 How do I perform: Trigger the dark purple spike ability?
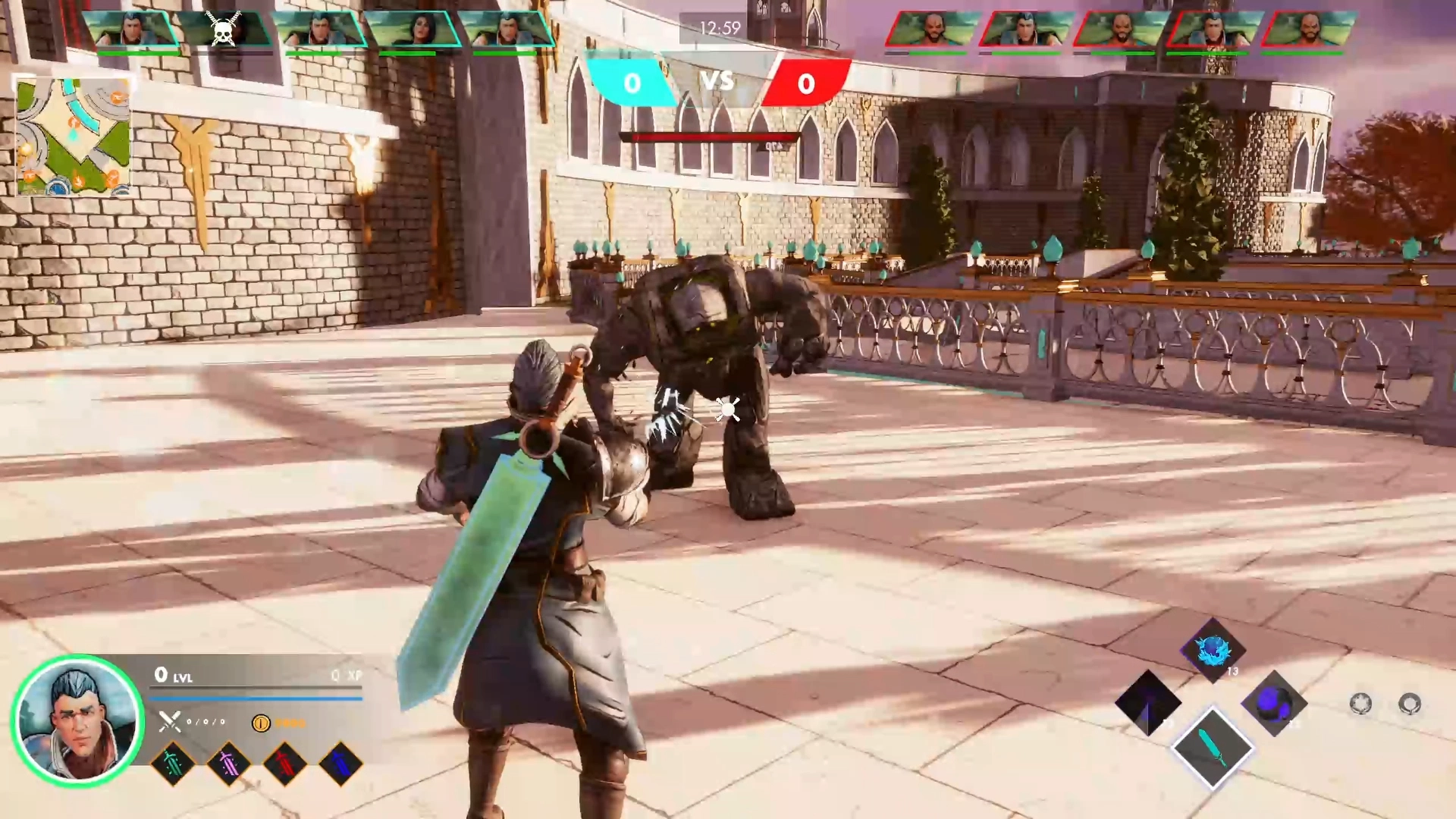coord(1148,703)
